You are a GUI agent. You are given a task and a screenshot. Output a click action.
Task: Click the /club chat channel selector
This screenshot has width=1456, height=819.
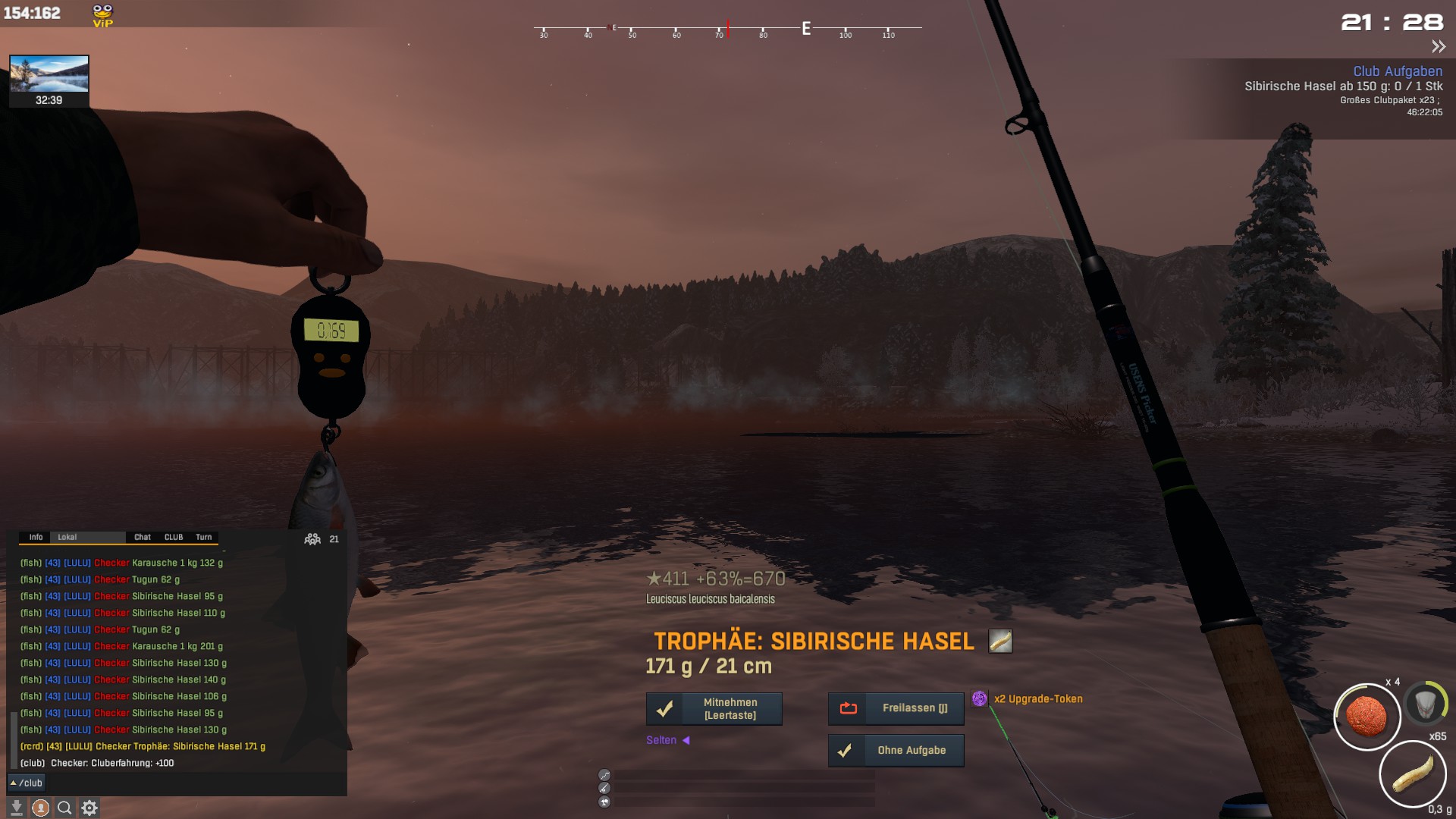[27, 783]
